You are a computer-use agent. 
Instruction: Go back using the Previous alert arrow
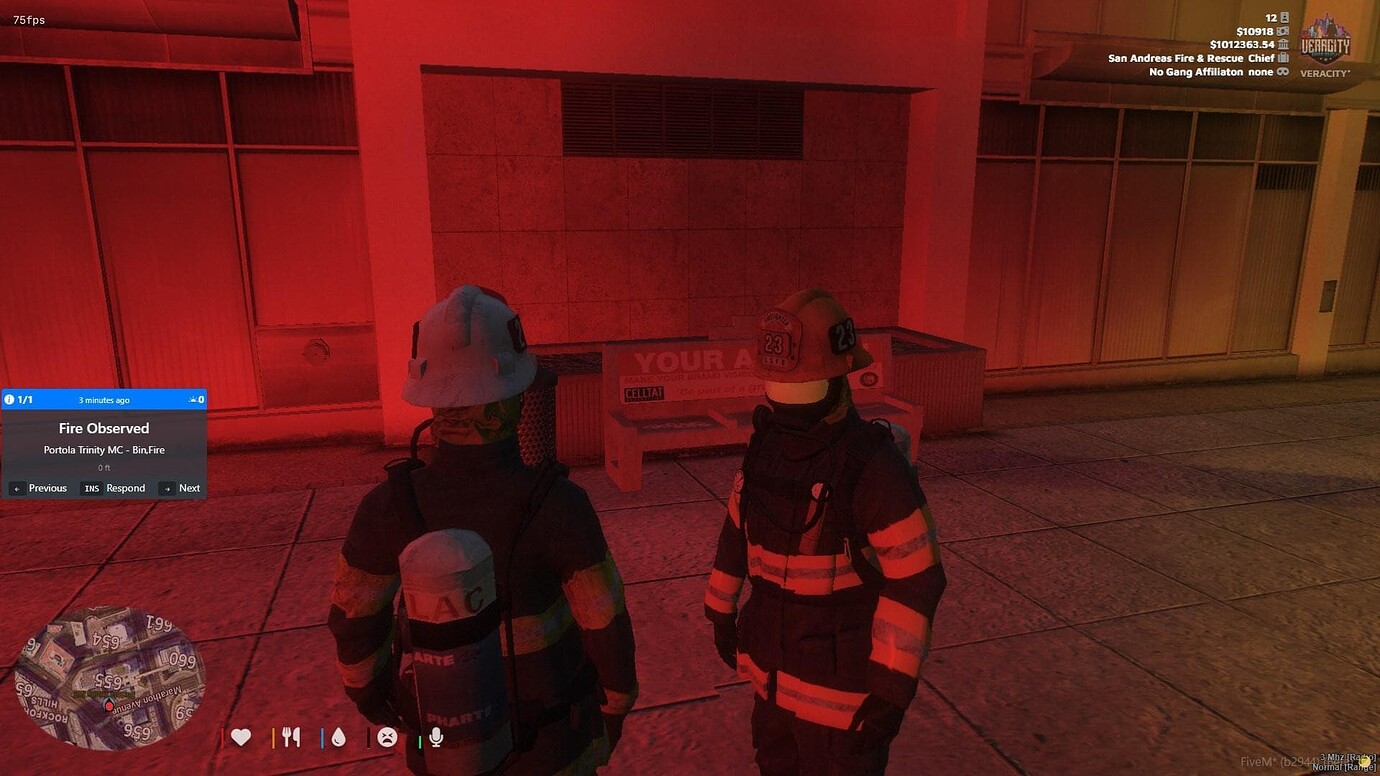[40, 488]
